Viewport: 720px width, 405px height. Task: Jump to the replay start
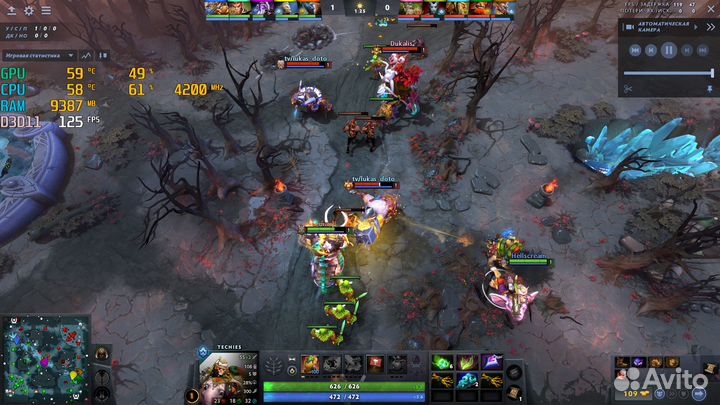pos(634,49)
